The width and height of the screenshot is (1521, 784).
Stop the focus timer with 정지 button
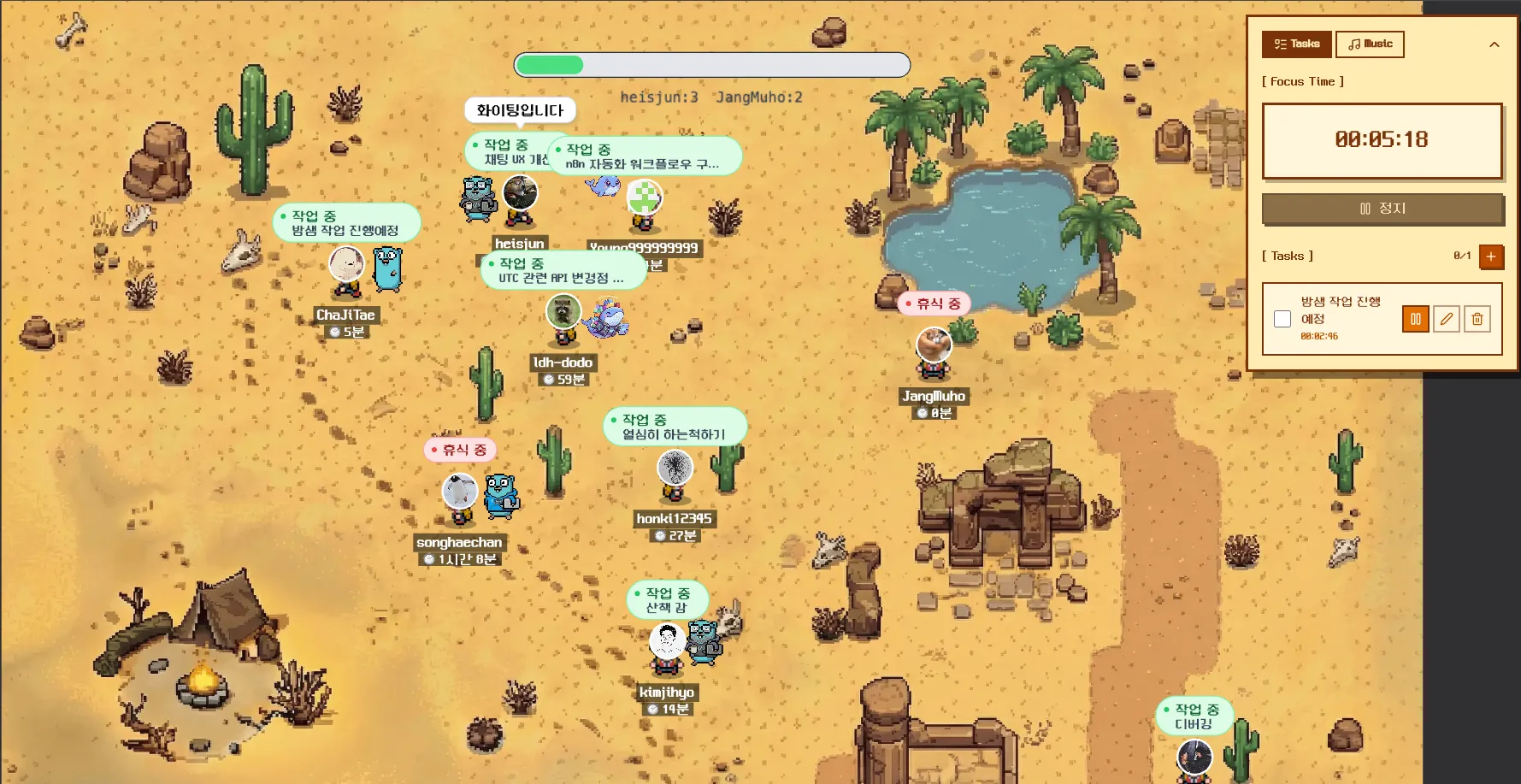point(1382,209)
